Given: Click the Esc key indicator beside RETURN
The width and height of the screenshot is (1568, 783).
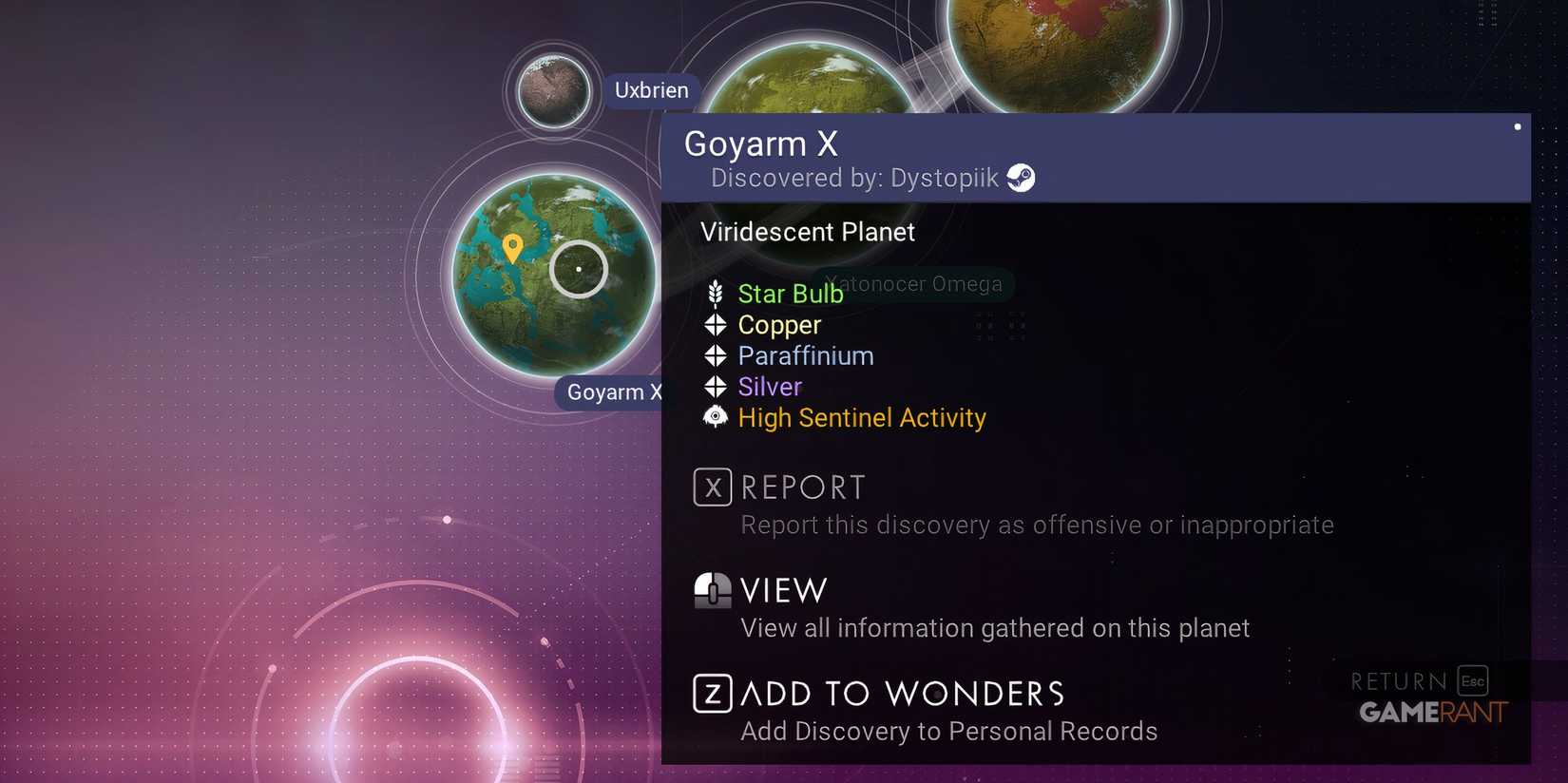Looking at the screenshot, I should pyautogui.click(x=1471, y=680).
